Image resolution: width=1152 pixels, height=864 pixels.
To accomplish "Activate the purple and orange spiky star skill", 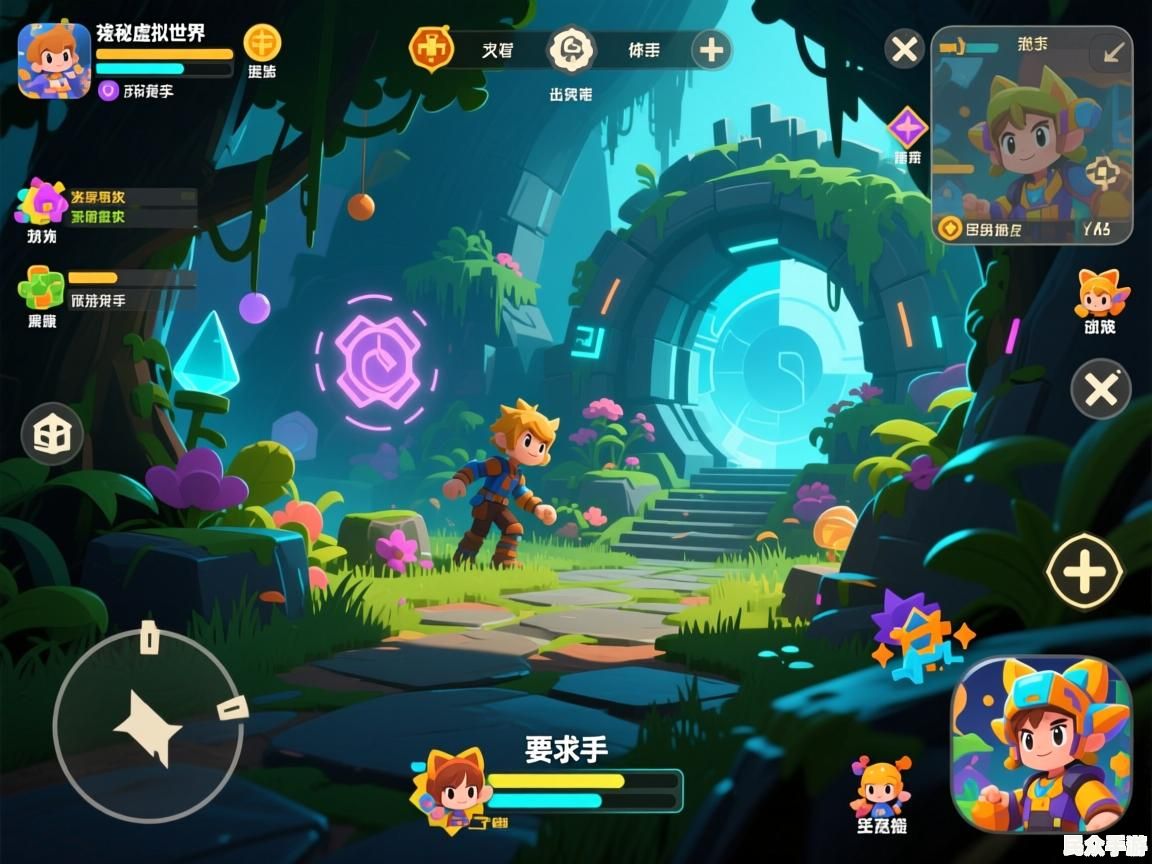I will click(x=918, y=636).
